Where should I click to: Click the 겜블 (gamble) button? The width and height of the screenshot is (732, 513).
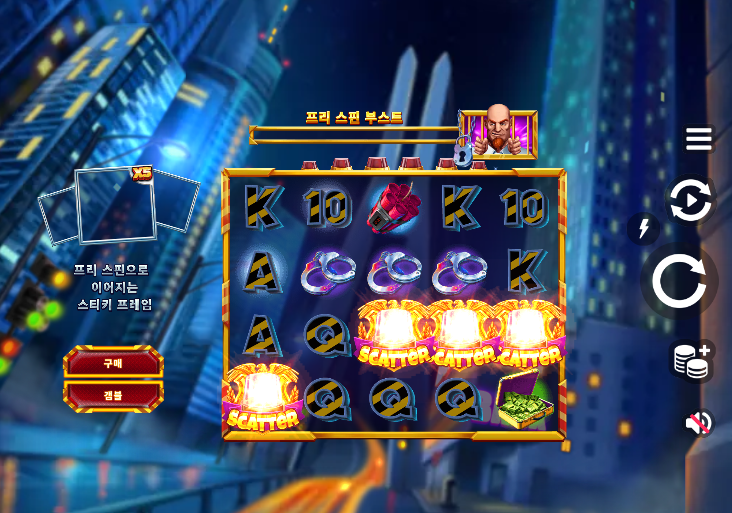pos(113,395)
